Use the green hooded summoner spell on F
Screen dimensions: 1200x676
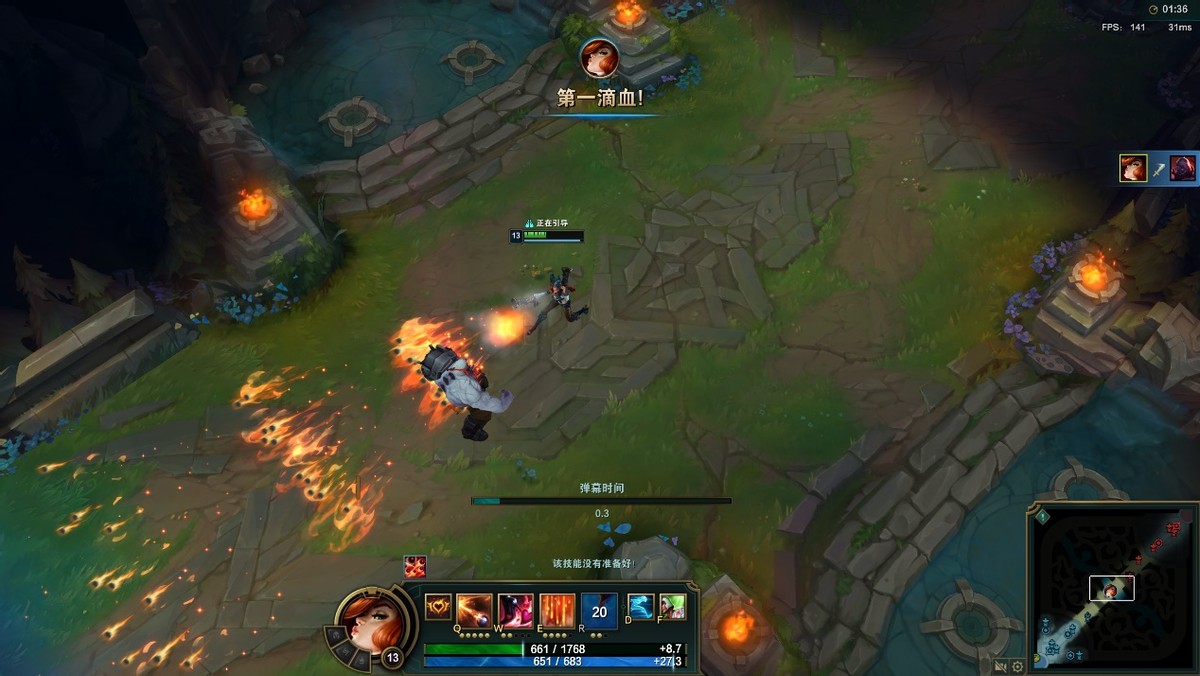[672, 606]
